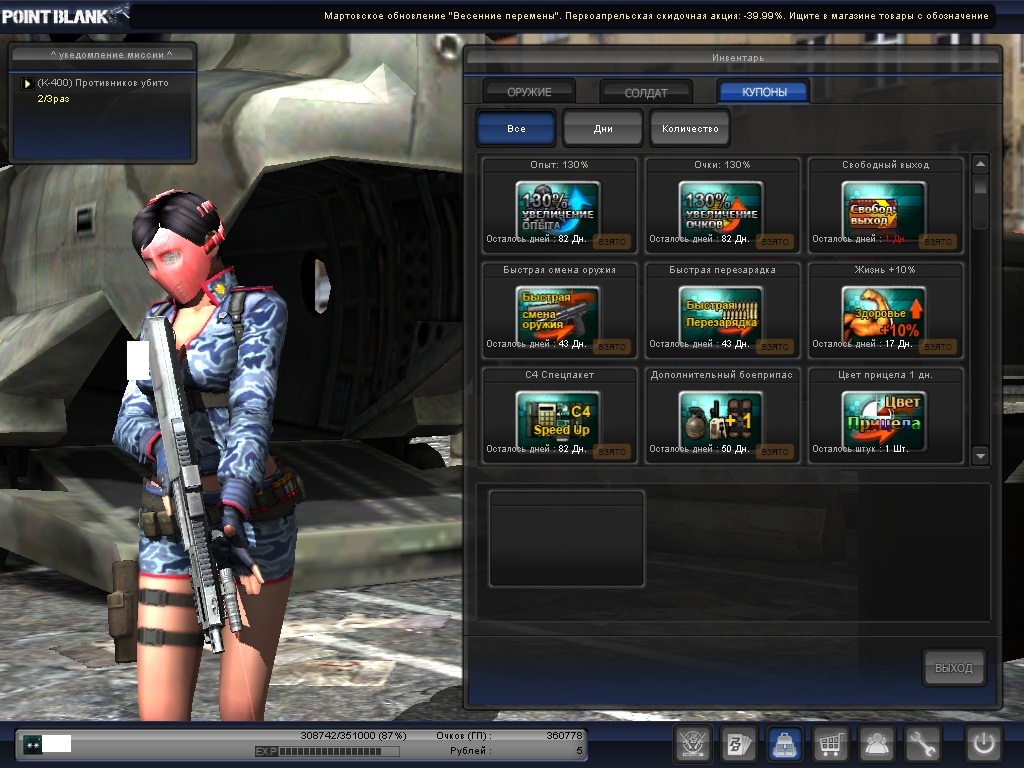The width and height of the screenshot is (1024, 768).
Task: Choose the Жизнь +10% health coupon
Action: coord(884,313)
